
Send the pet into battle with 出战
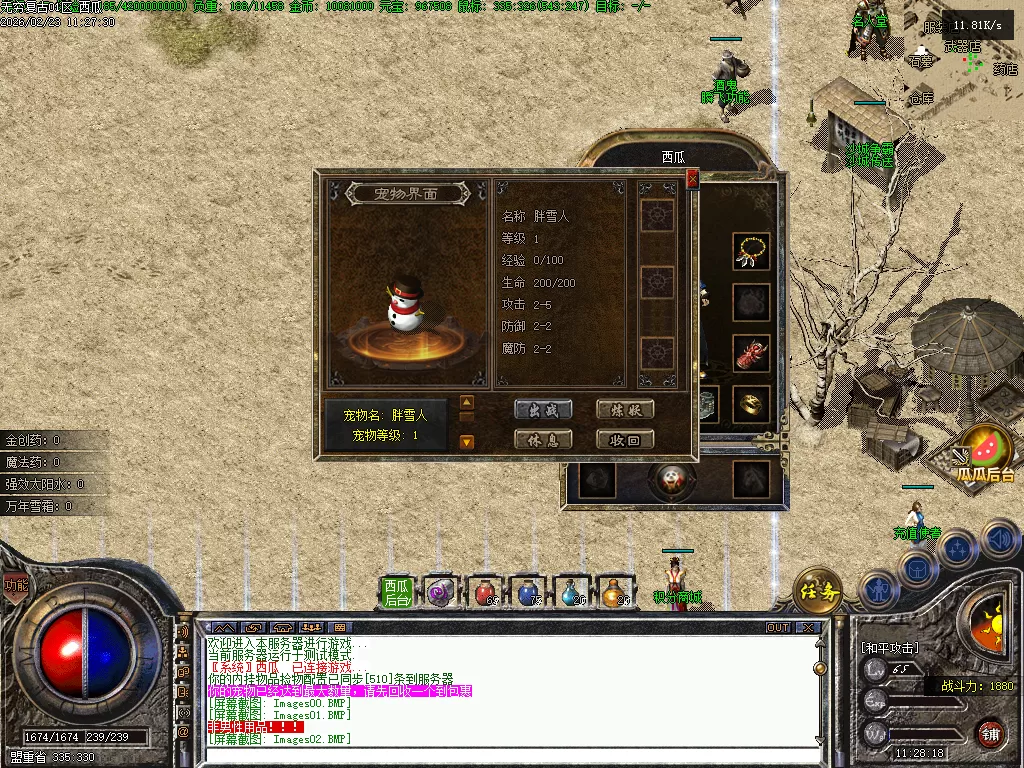(543, 409)
